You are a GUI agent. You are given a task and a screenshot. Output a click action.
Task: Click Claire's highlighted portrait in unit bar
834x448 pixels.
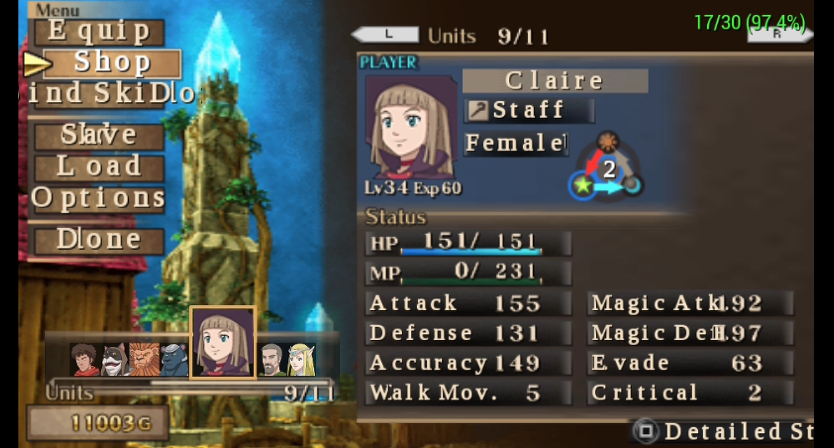point(223,343)
